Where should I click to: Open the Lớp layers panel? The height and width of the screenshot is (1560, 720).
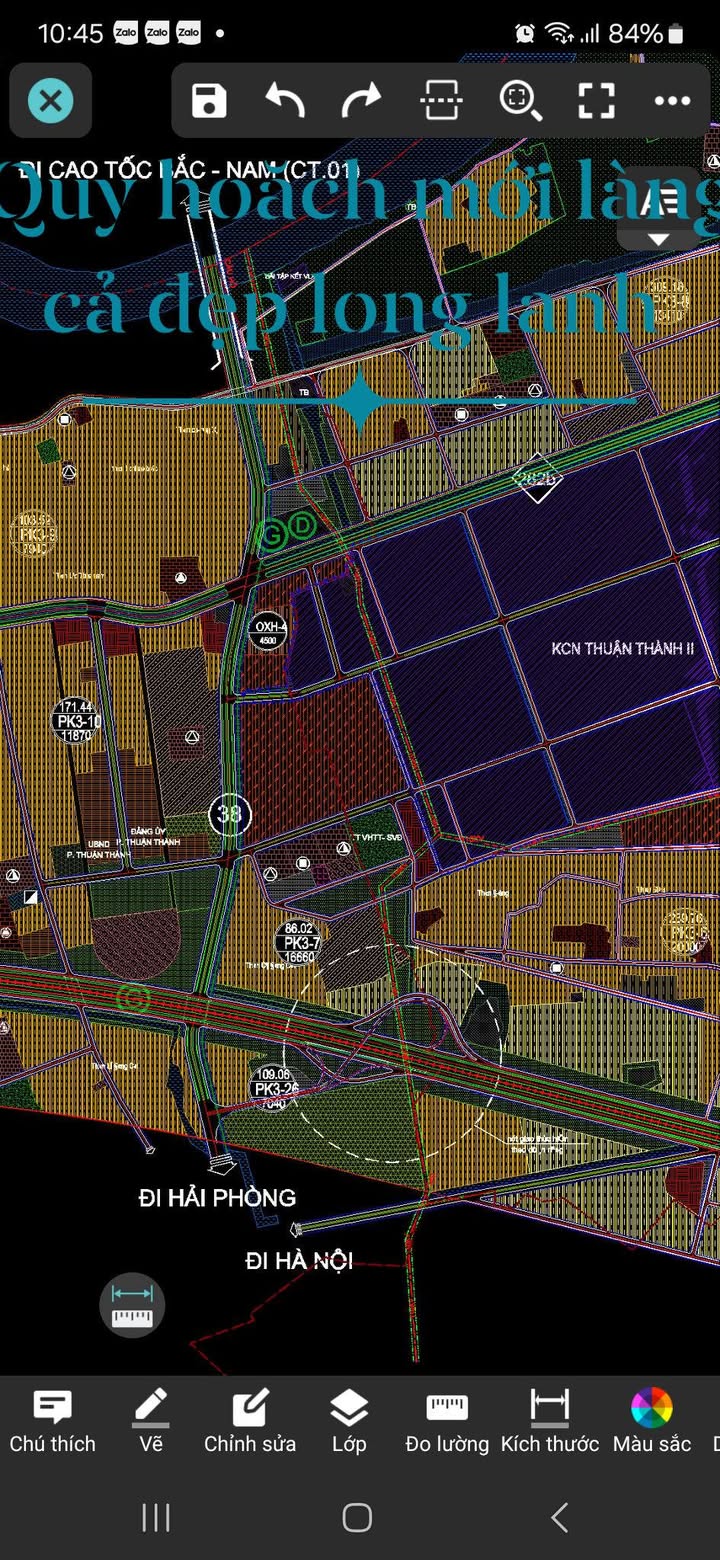pos(349,1420)
